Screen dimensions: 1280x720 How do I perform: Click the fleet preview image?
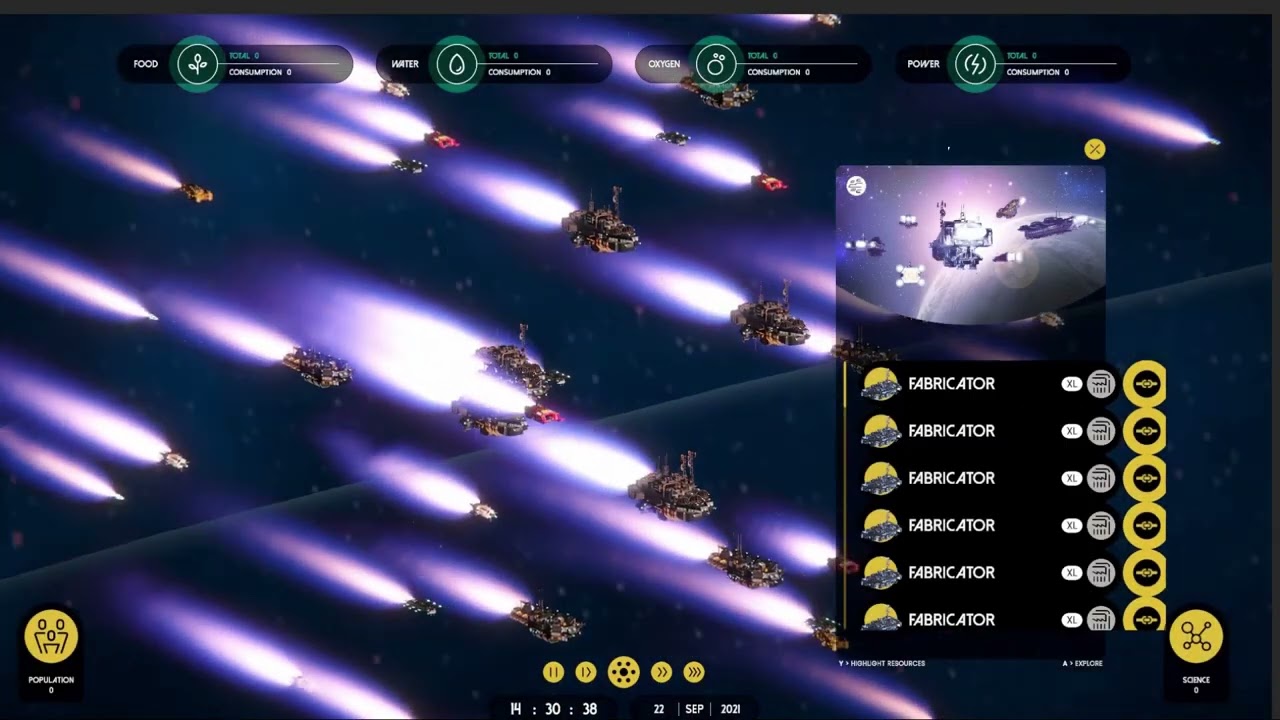tap(970, 245)
